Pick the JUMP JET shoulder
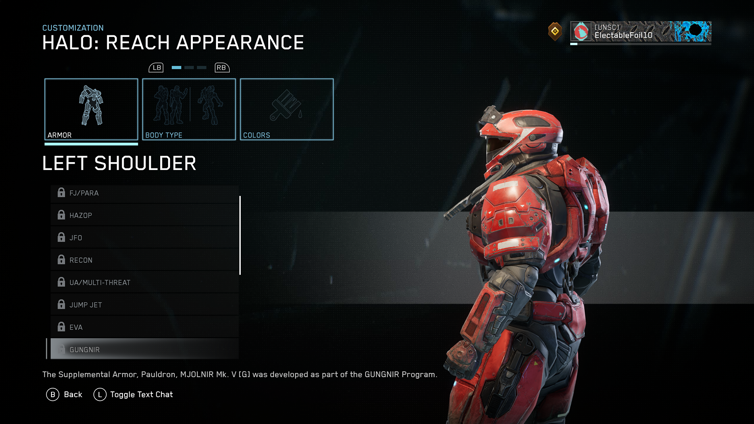 [145, 305]
